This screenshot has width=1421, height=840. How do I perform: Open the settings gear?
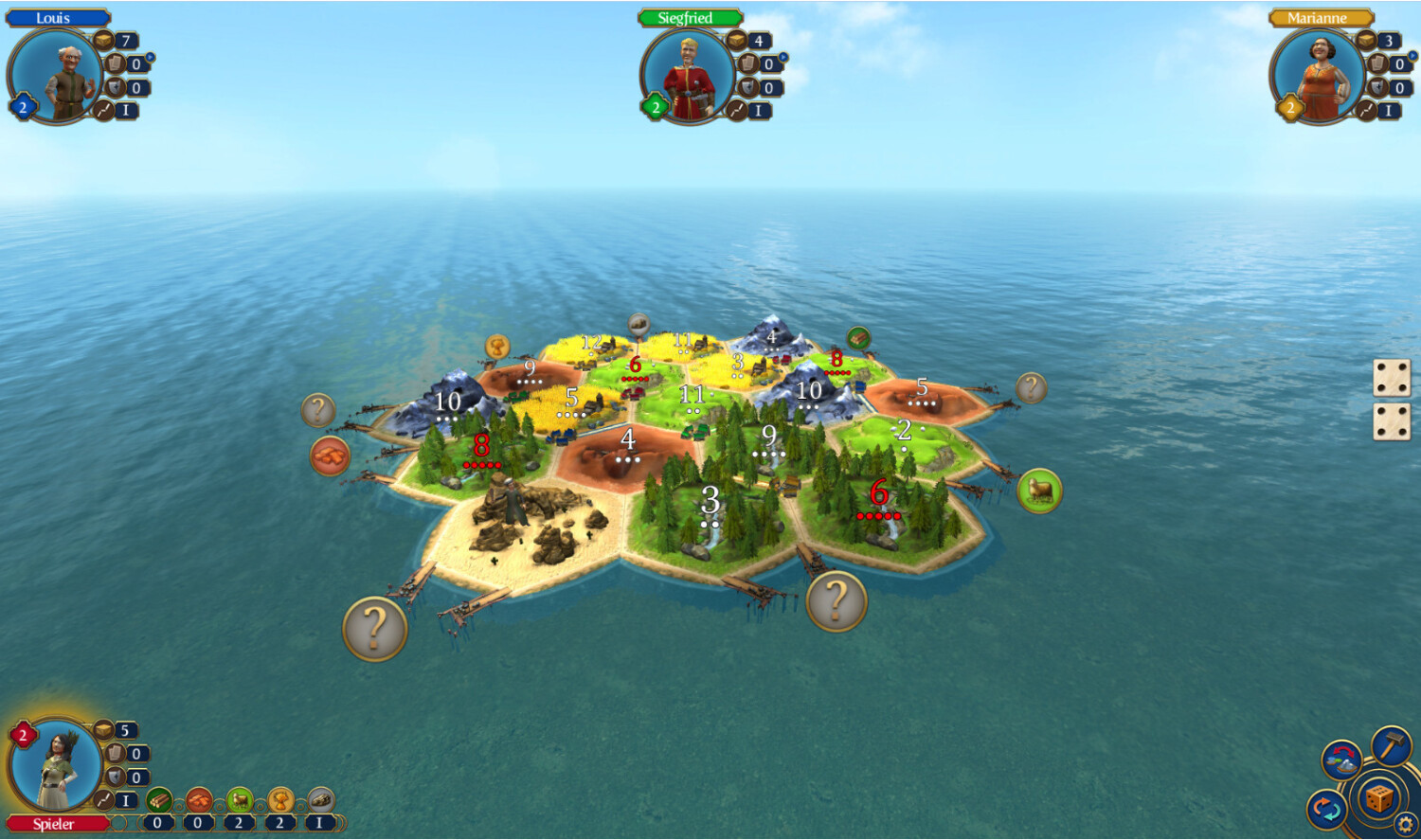pyautogui.click(x=1405, y=825)
